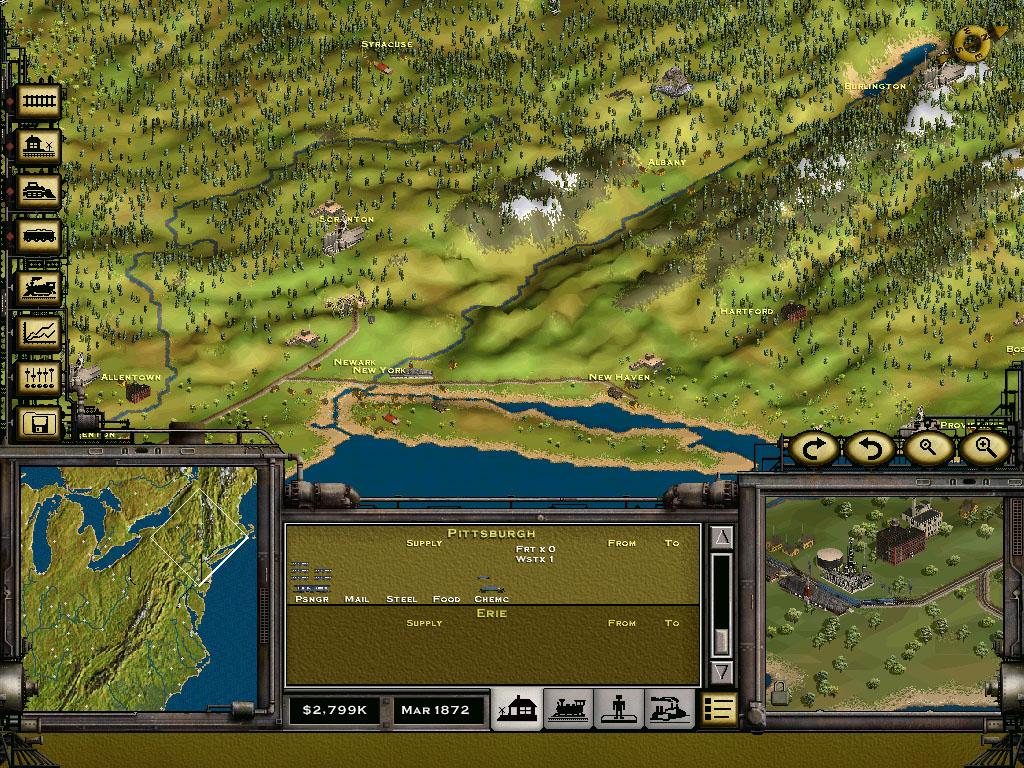Image resolution: width=1024 pixels, height=768 pixels.
Task: Open the floppy disk save menu
Action: pyautogui.click(x=38, y=424)
